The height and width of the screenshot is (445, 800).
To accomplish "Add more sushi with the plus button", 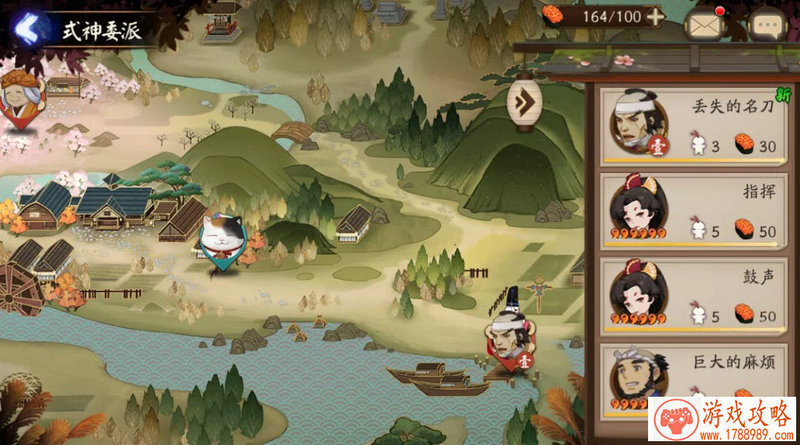I will tap(655, 16).
